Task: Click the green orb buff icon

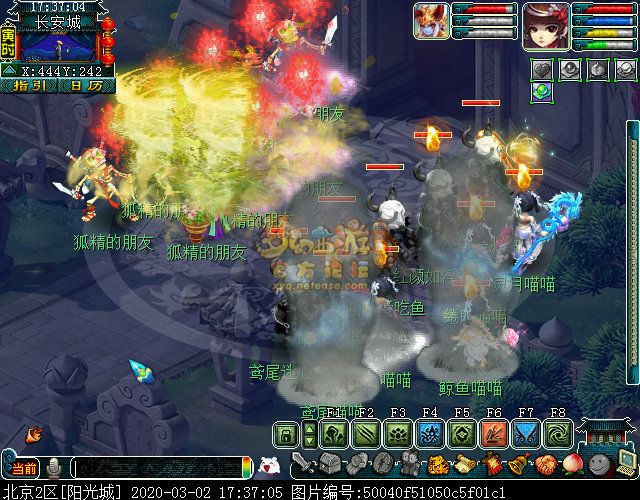Action: (542, 91)
